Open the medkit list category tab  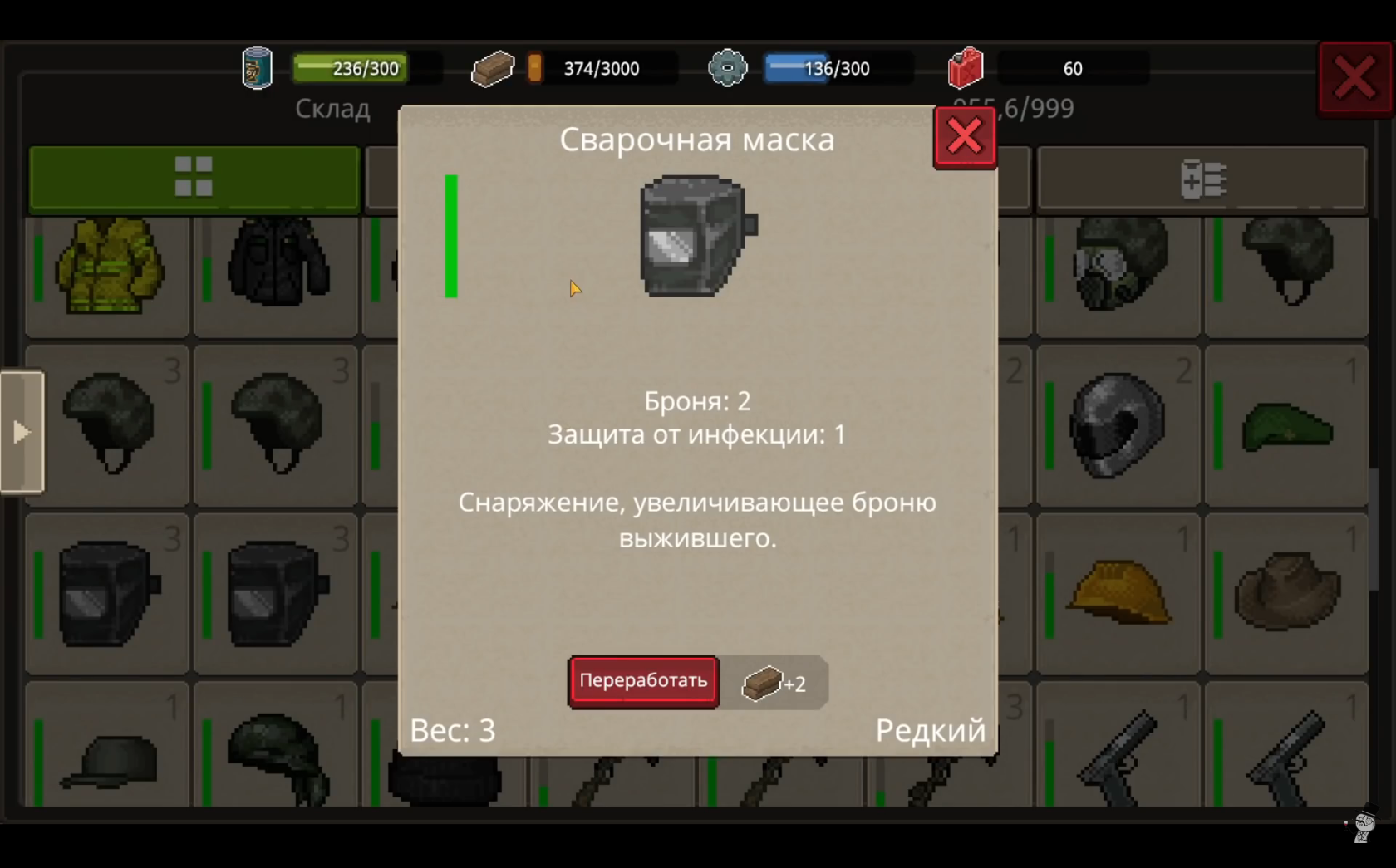[x=1202, y=179]
